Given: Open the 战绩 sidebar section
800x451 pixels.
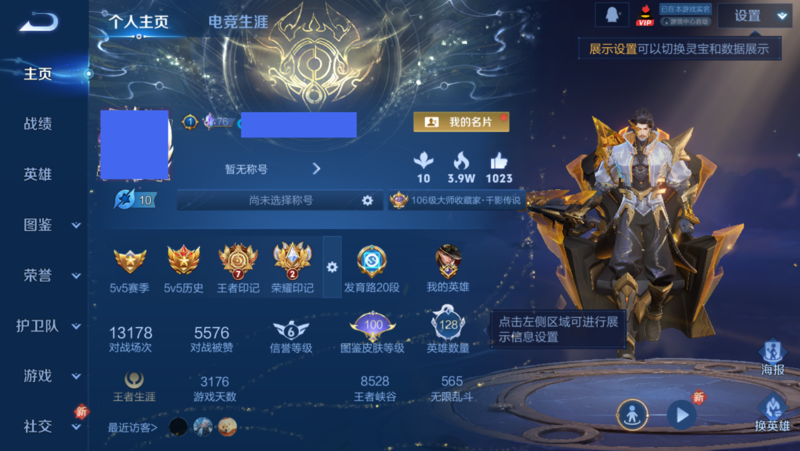Looking at the screenshot, I should pos(38,124).
